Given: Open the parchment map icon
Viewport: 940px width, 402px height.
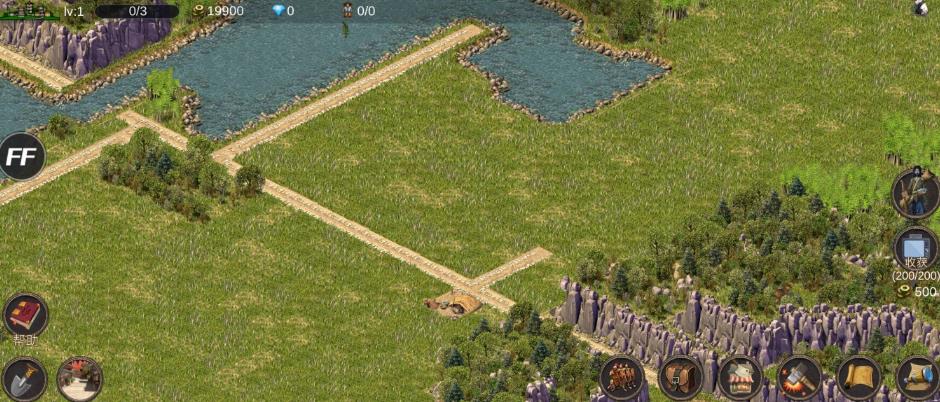Looking at the screenshot, I should coord(858,378).
